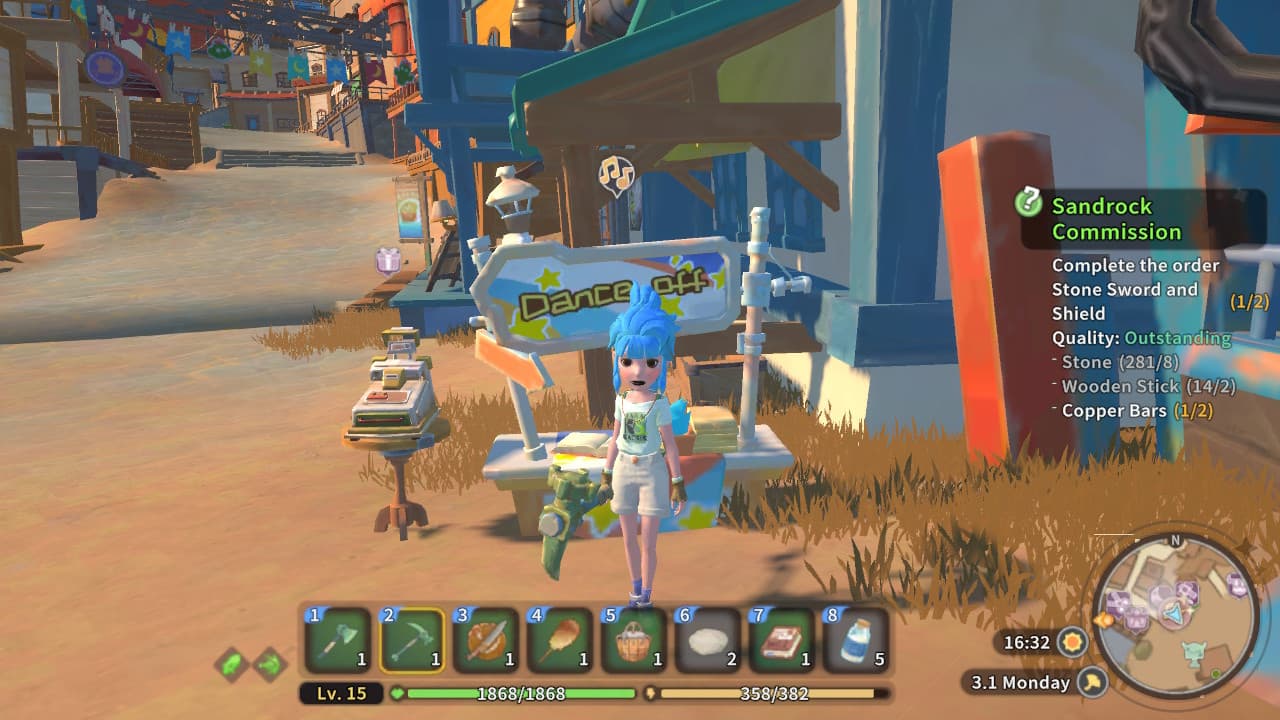The height and width of the screenshot is (720, 1280).
Task: Select the red book in slot 7
Action: point(782,640)
